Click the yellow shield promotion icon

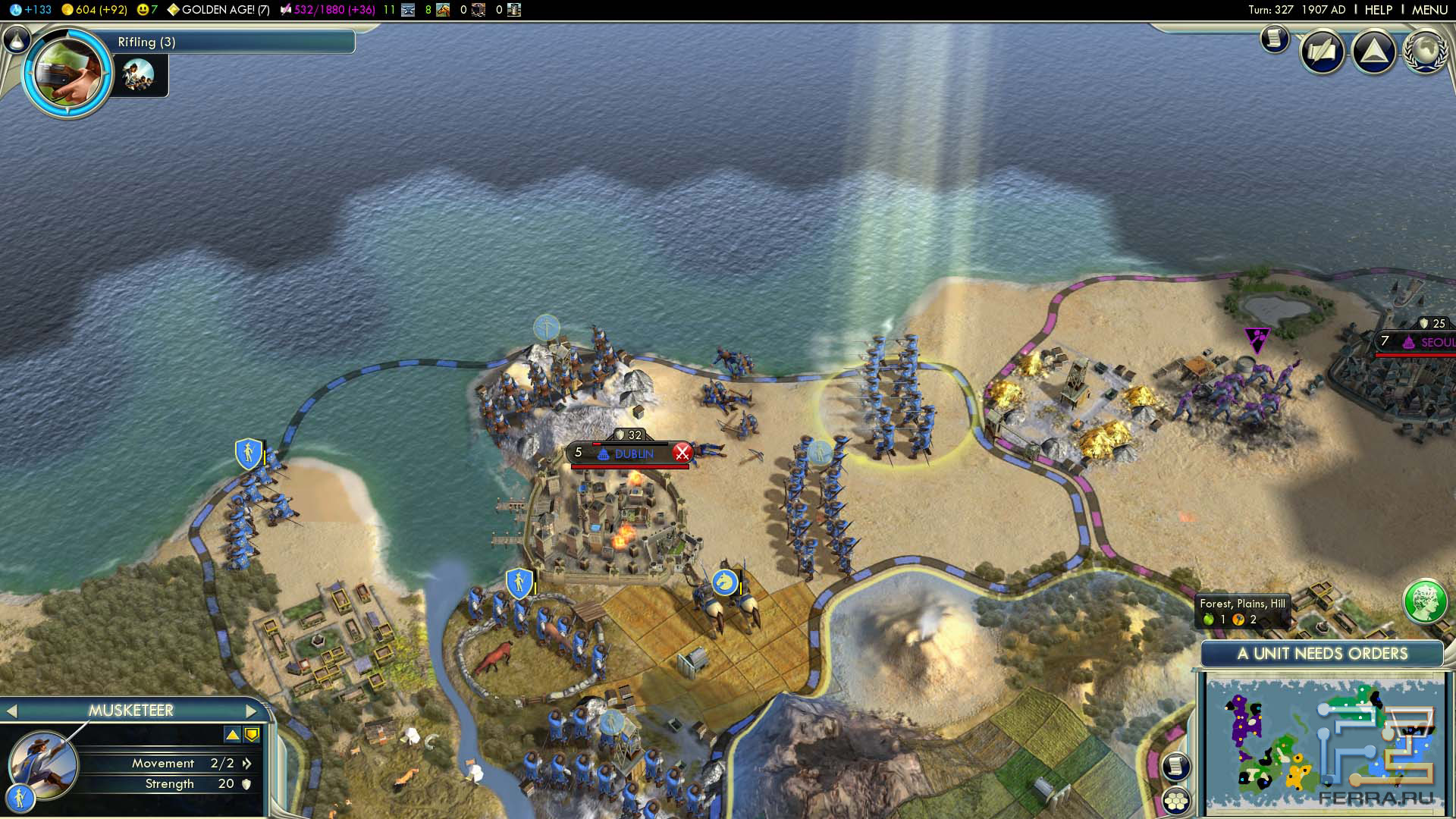click(x=252, y=734)
